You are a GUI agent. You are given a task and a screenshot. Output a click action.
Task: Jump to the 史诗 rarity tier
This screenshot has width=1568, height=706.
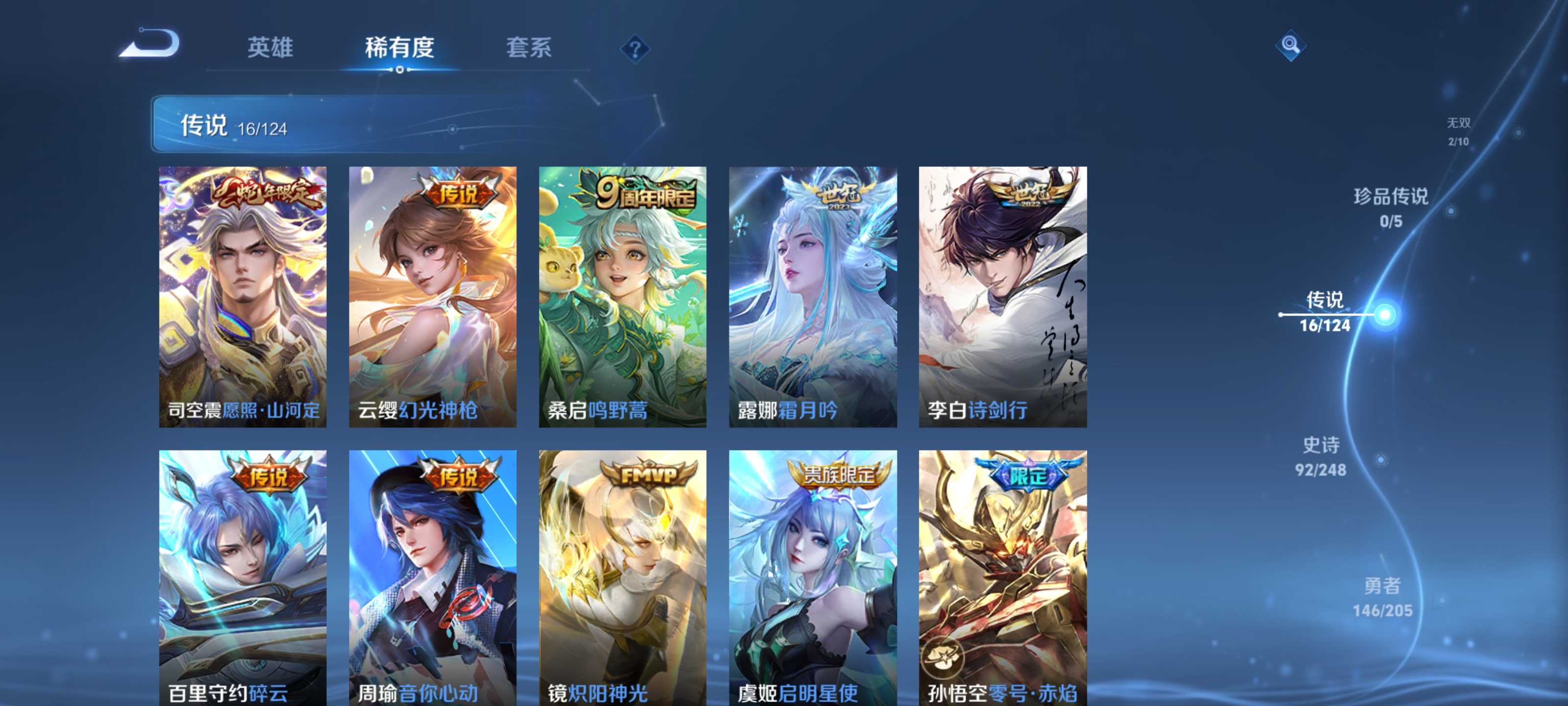[1320, 456]
